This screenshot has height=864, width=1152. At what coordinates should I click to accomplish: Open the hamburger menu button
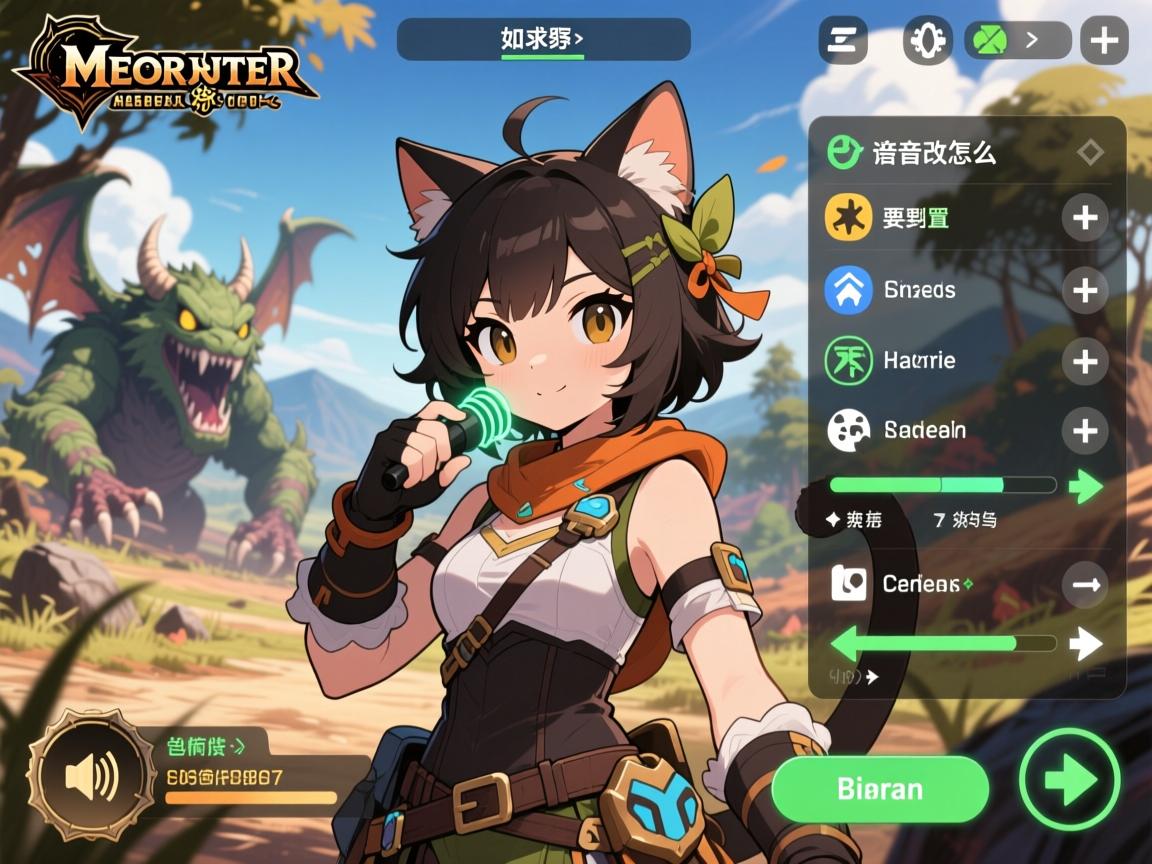(843, 41)
